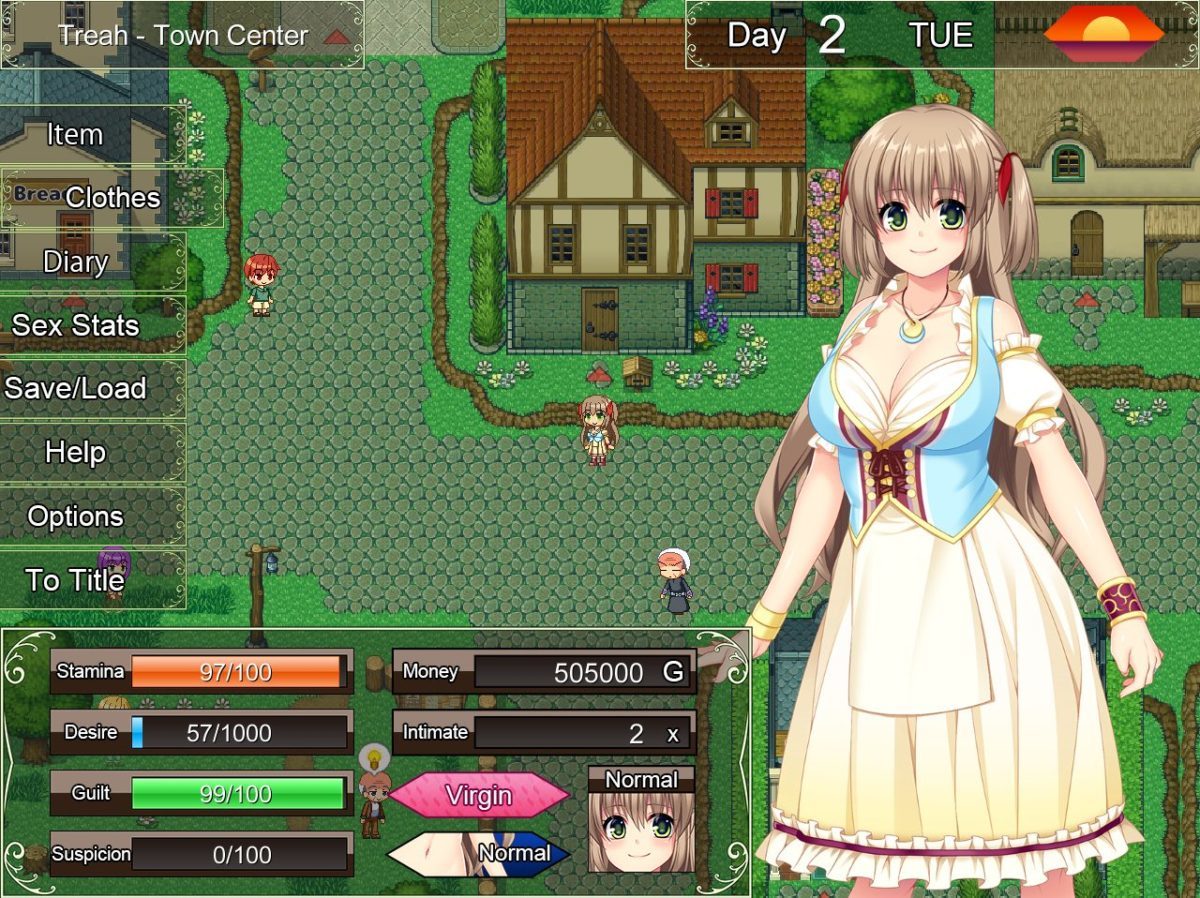The height and width of the screenshot is (898, 1200).
Task: Open the Options menu
Action: (76, 516)
